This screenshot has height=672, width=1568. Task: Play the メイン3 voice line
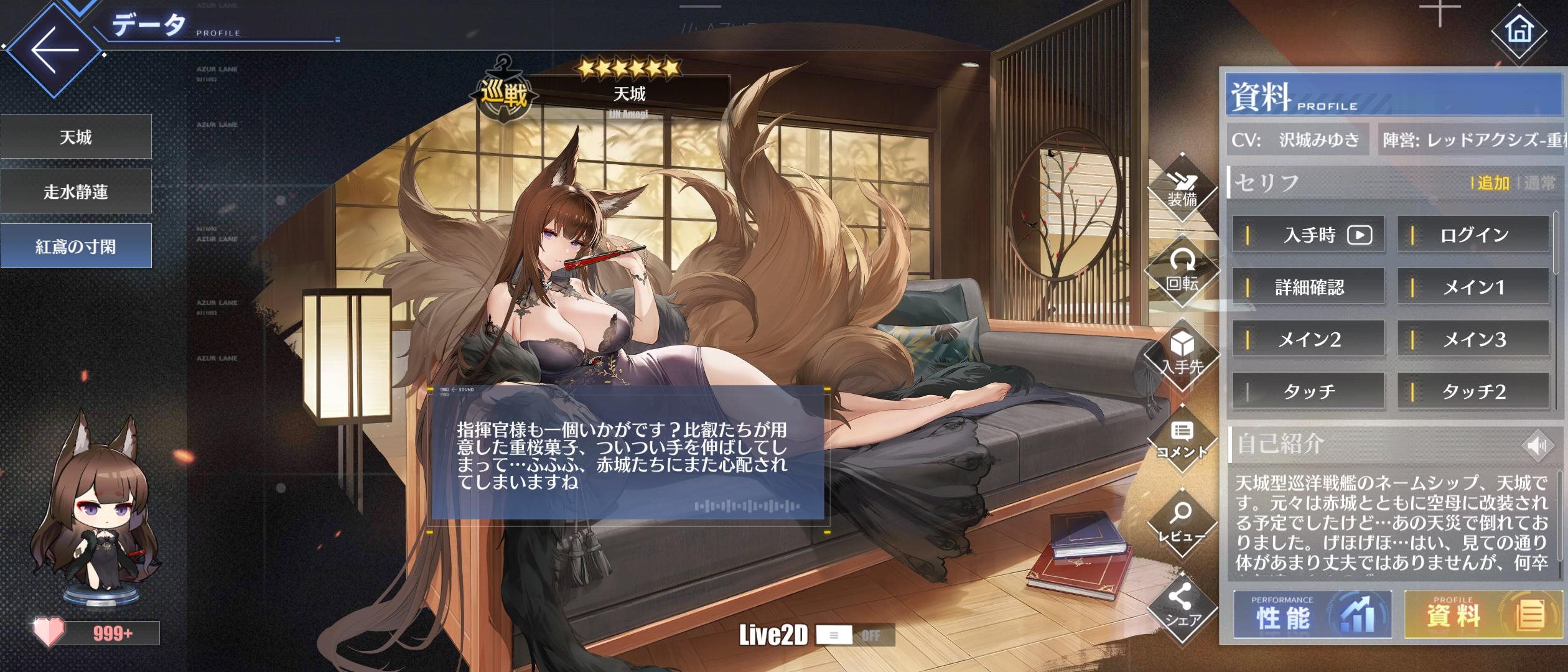pyautogui.click(x=1473, y=339)
